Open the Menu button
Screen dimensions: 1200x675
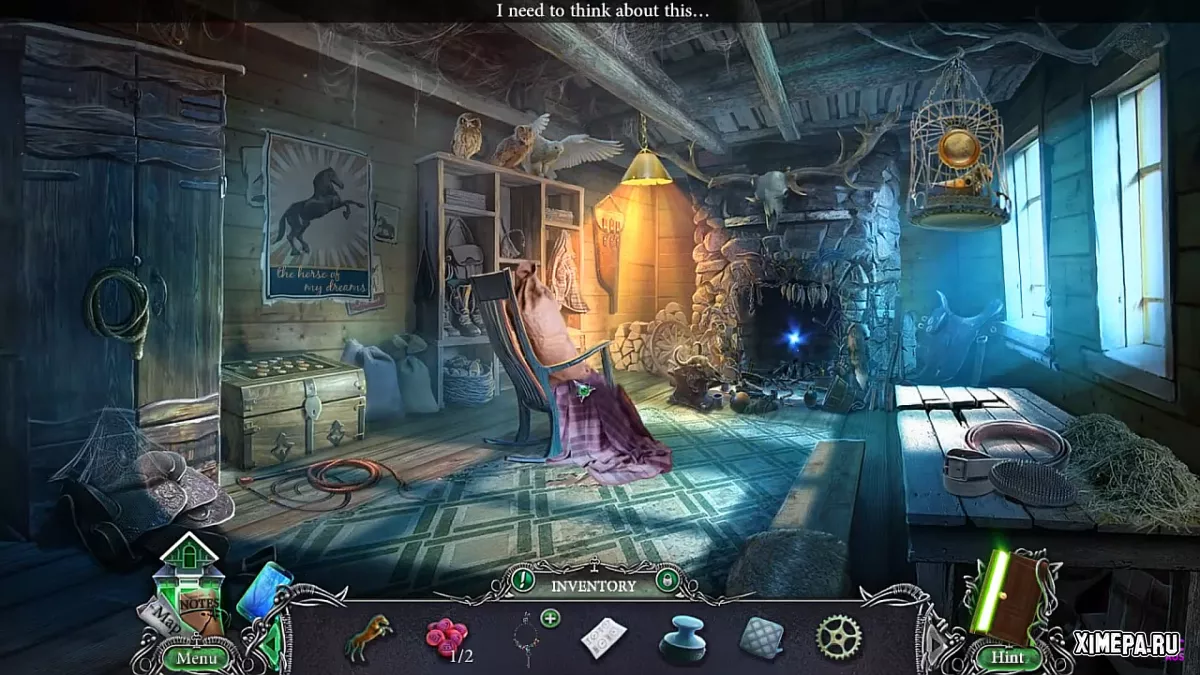196,658
